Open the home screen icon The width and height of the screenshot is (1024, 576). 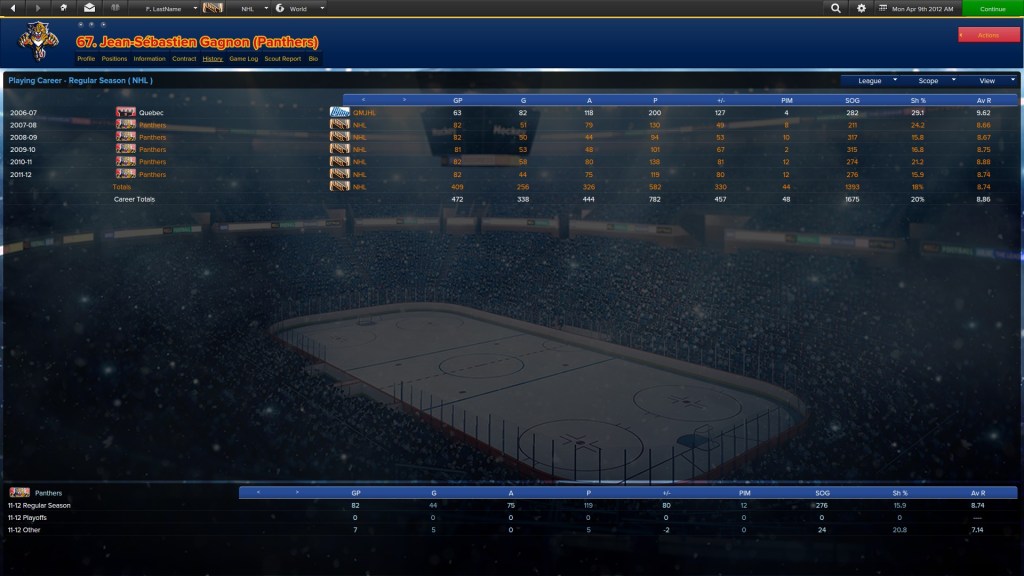pyautogui.click(x=64, y=8)
